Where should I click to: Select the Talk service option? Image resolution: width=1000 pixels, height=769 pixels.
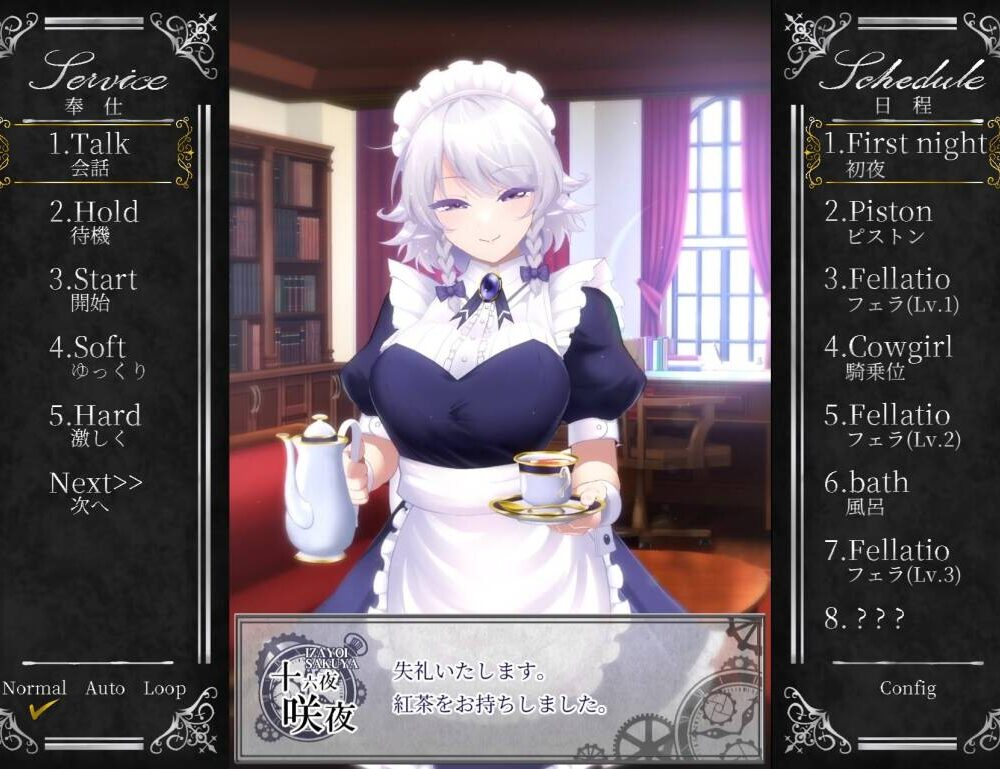(x=90, y=152)
